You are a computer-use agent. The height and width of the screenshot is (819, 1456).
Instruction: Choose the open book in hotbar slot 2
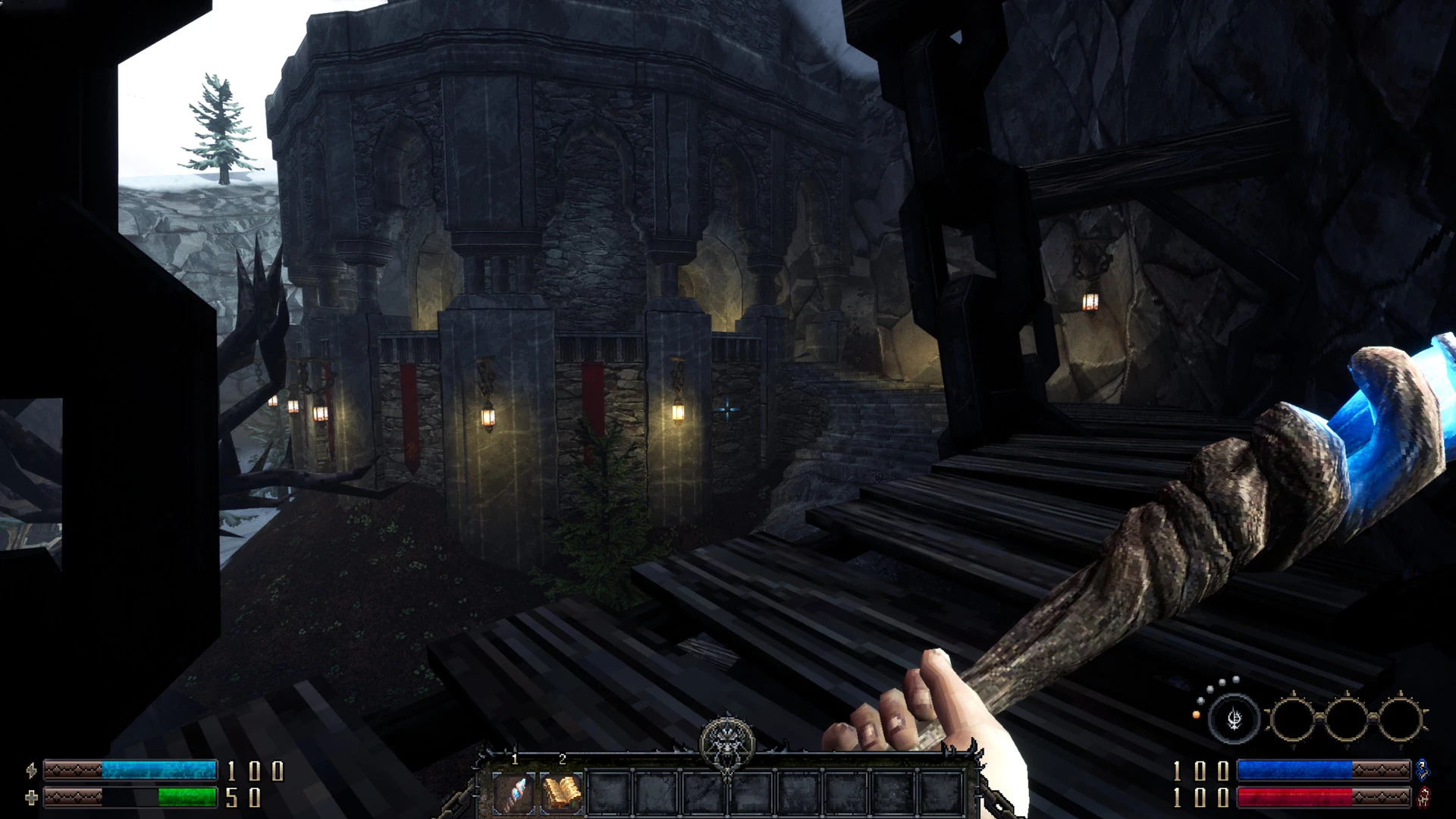tap(562, 792)
